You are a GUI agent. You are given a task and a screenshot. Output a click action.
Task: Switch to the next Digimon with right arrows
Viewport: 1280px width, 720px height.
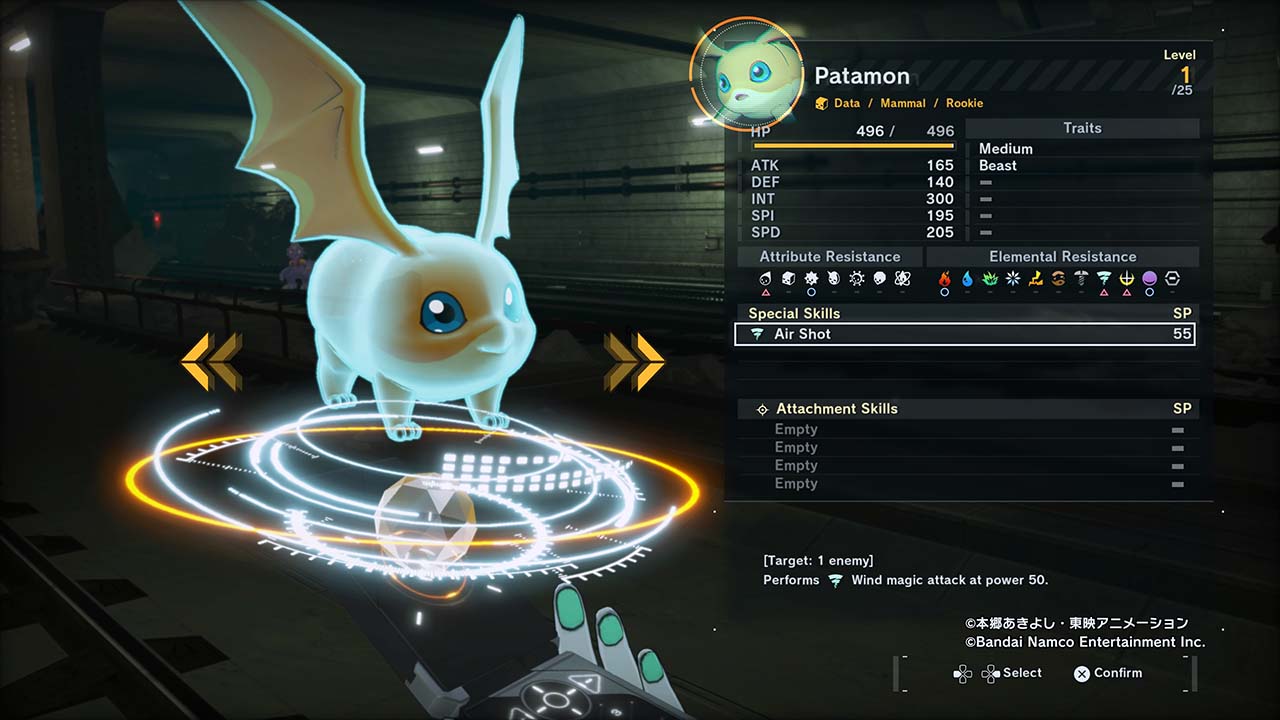[634, 361]
